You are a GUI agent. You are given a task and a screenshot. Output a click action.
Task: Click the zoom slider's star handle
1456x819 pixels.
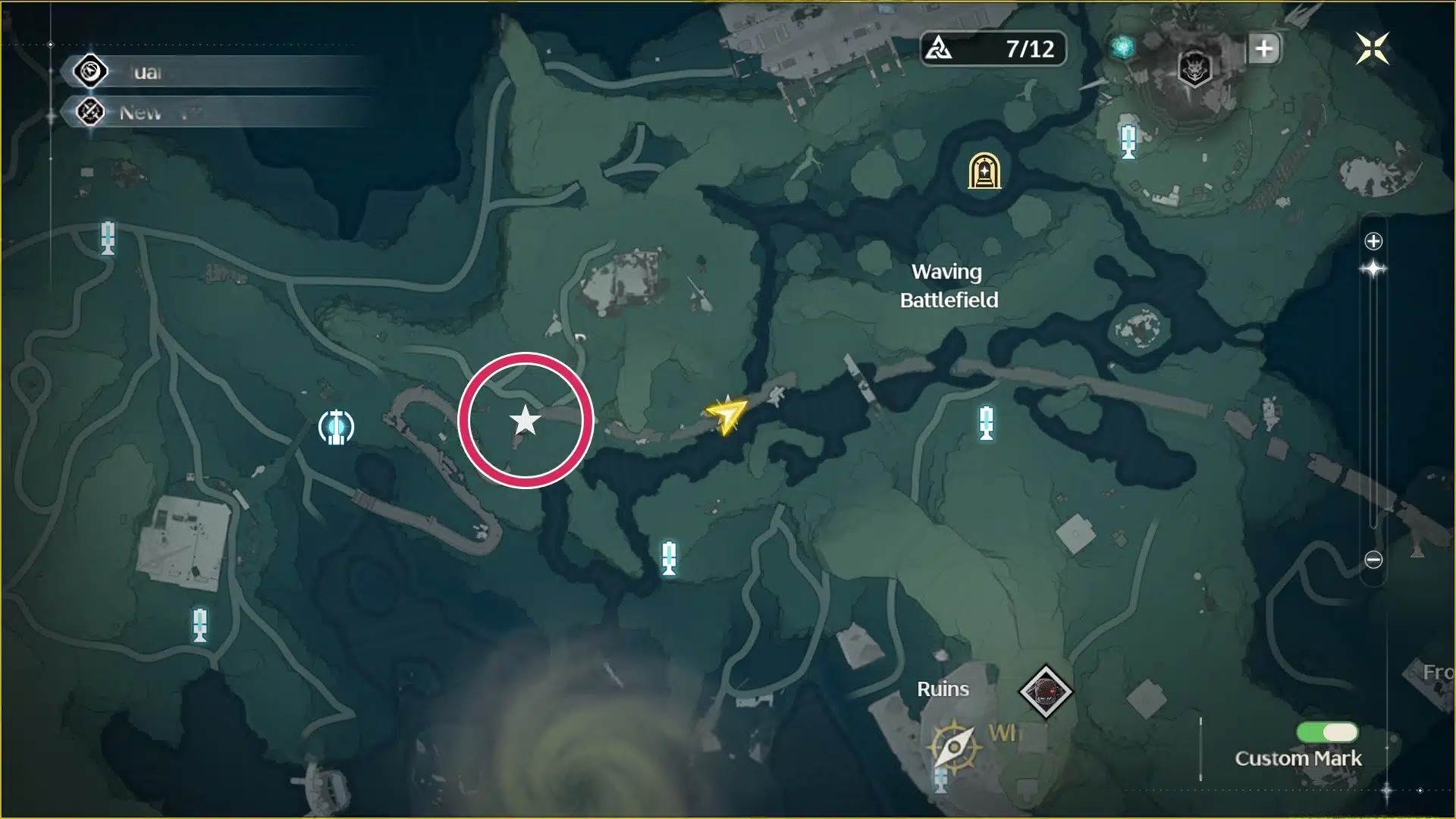pos(1373,269)
